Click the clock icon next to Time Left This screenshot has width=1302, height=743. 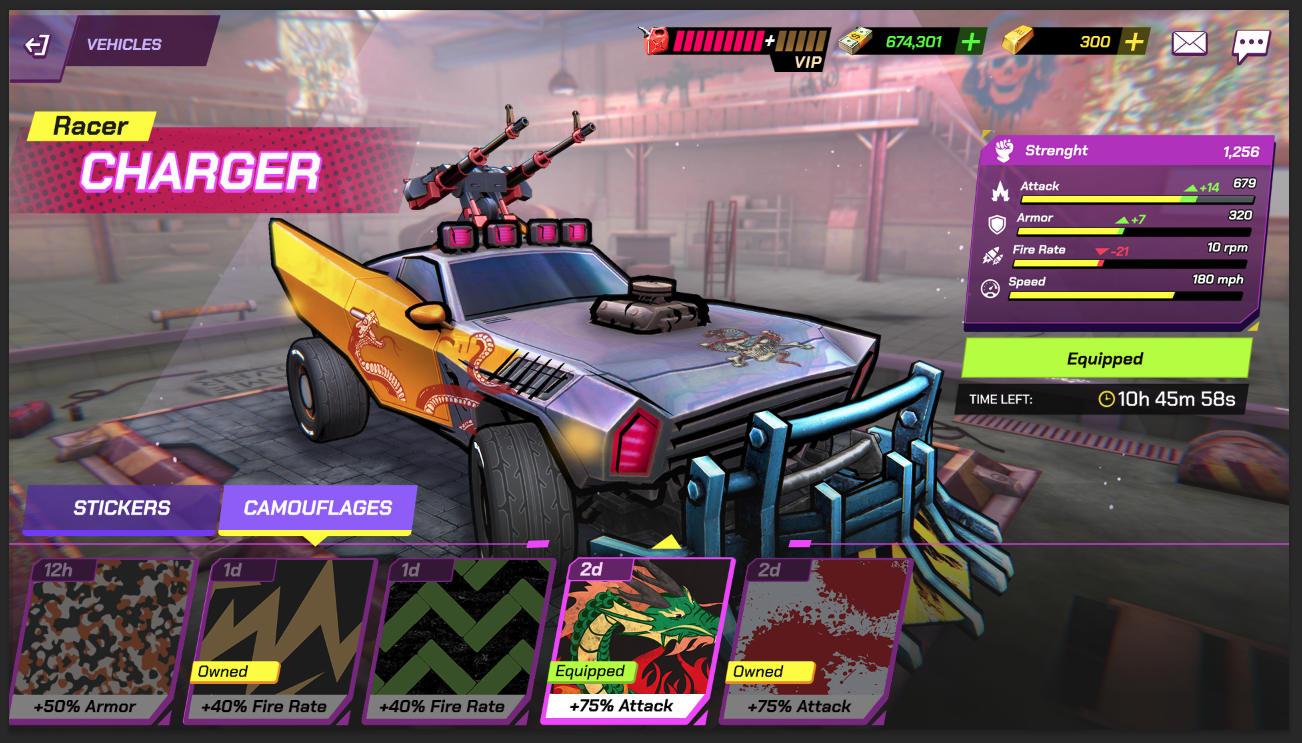click(x=1106, y=398)
